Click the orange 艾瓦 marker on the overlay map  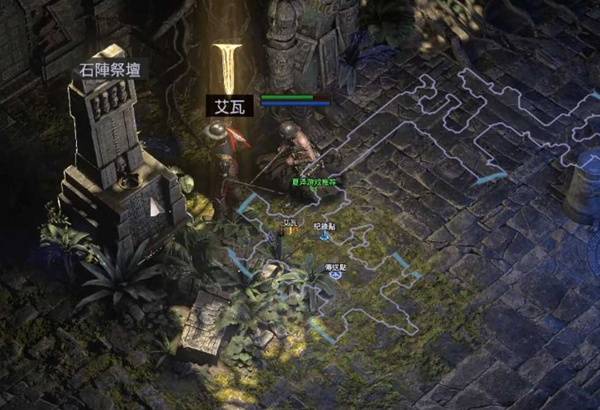[289, 230]
